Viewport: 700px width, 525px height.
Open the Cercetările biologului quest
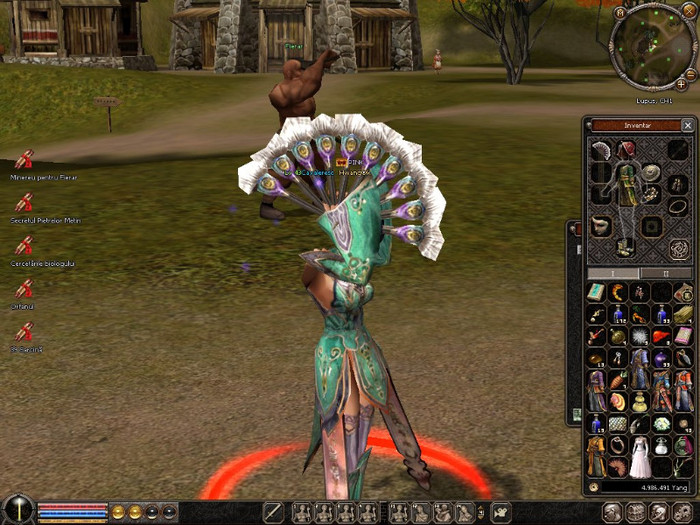(24, 245)
